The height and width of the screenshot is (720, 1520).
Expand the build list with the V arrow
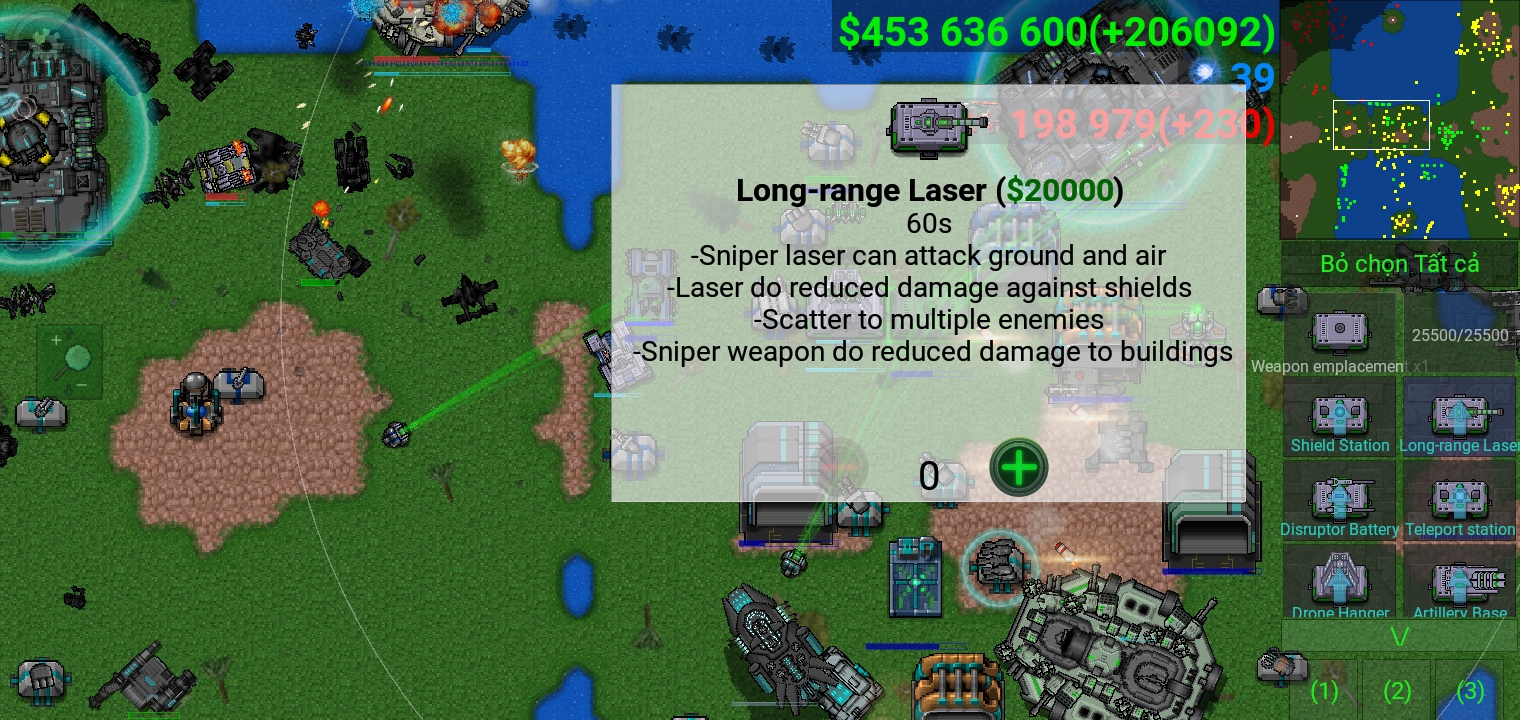(x=1399, y=636)
